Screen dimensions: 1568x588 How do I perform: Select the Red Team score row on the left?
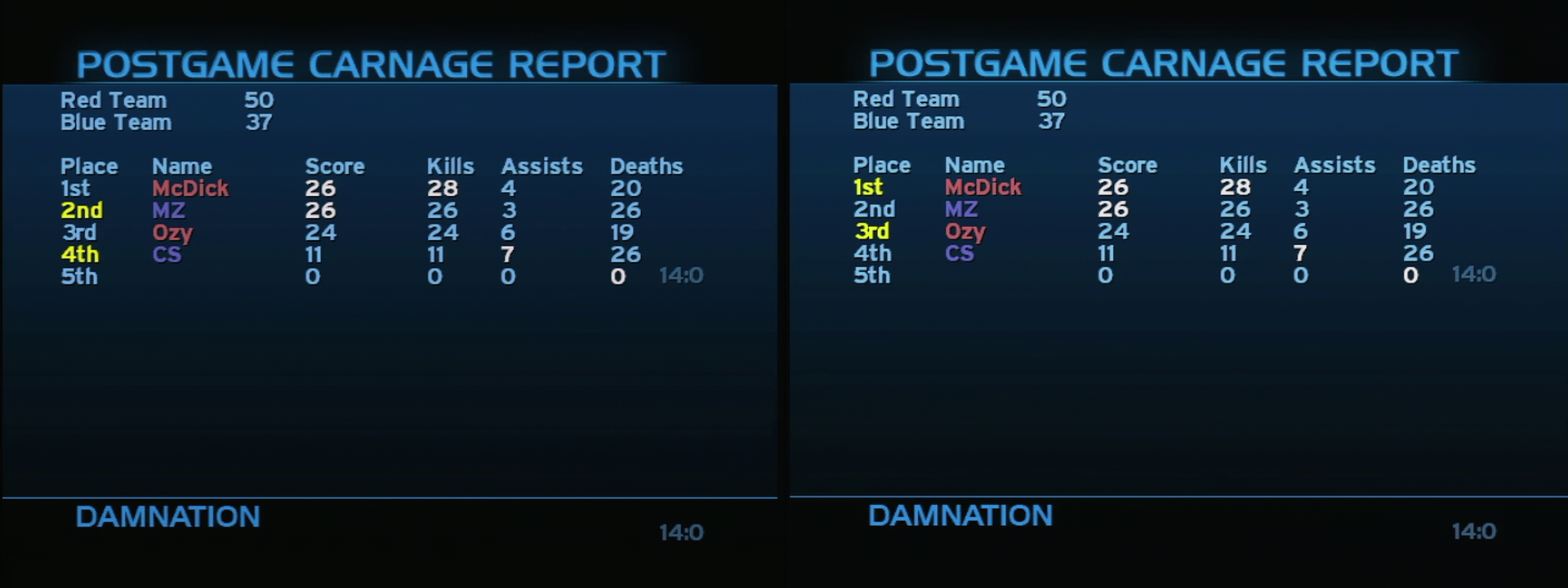tap(163, 100)
